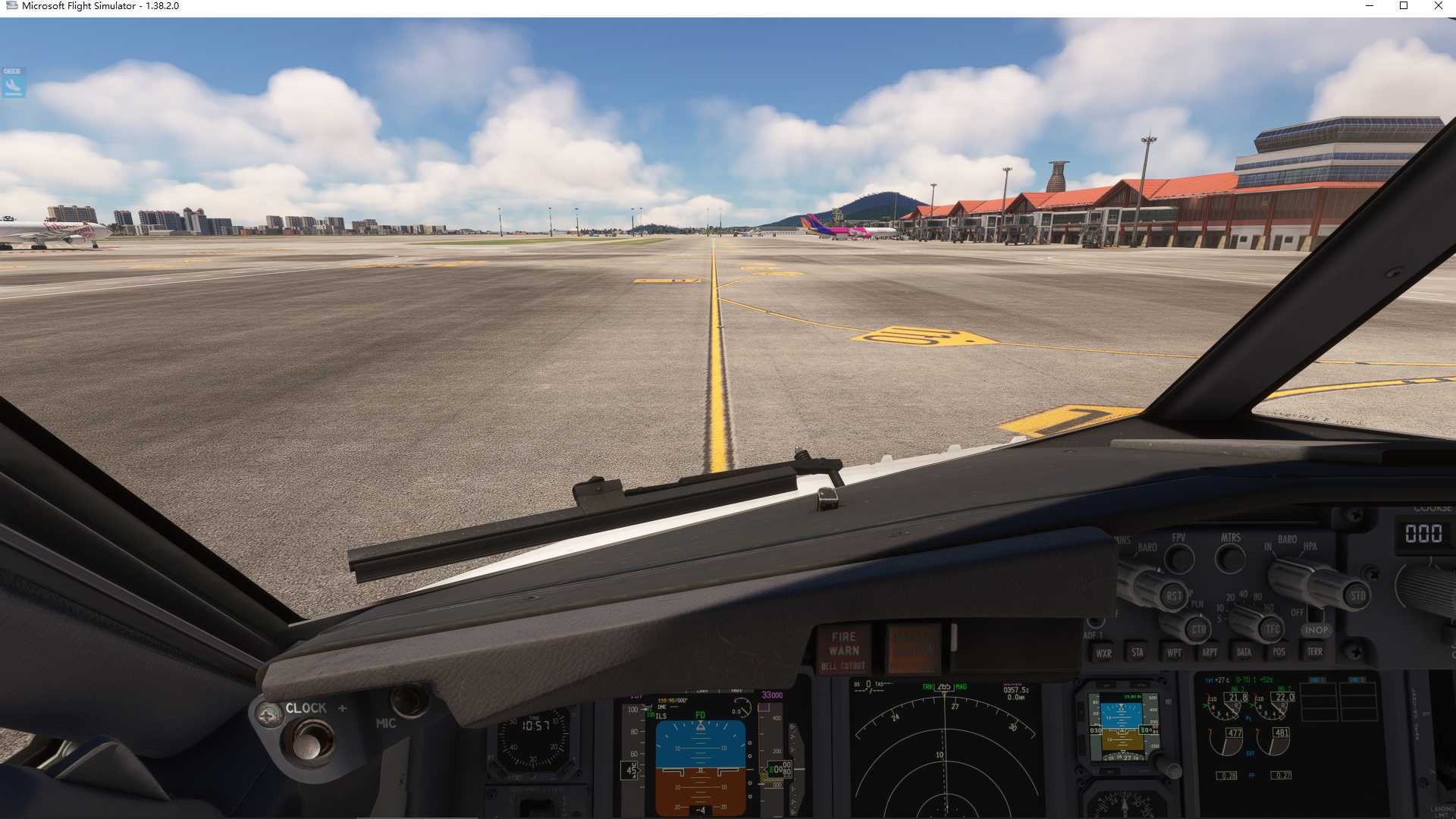Enable the STA station display
The width and height of the screenshot is (1456, 819).
click(x=1137, y=652)
